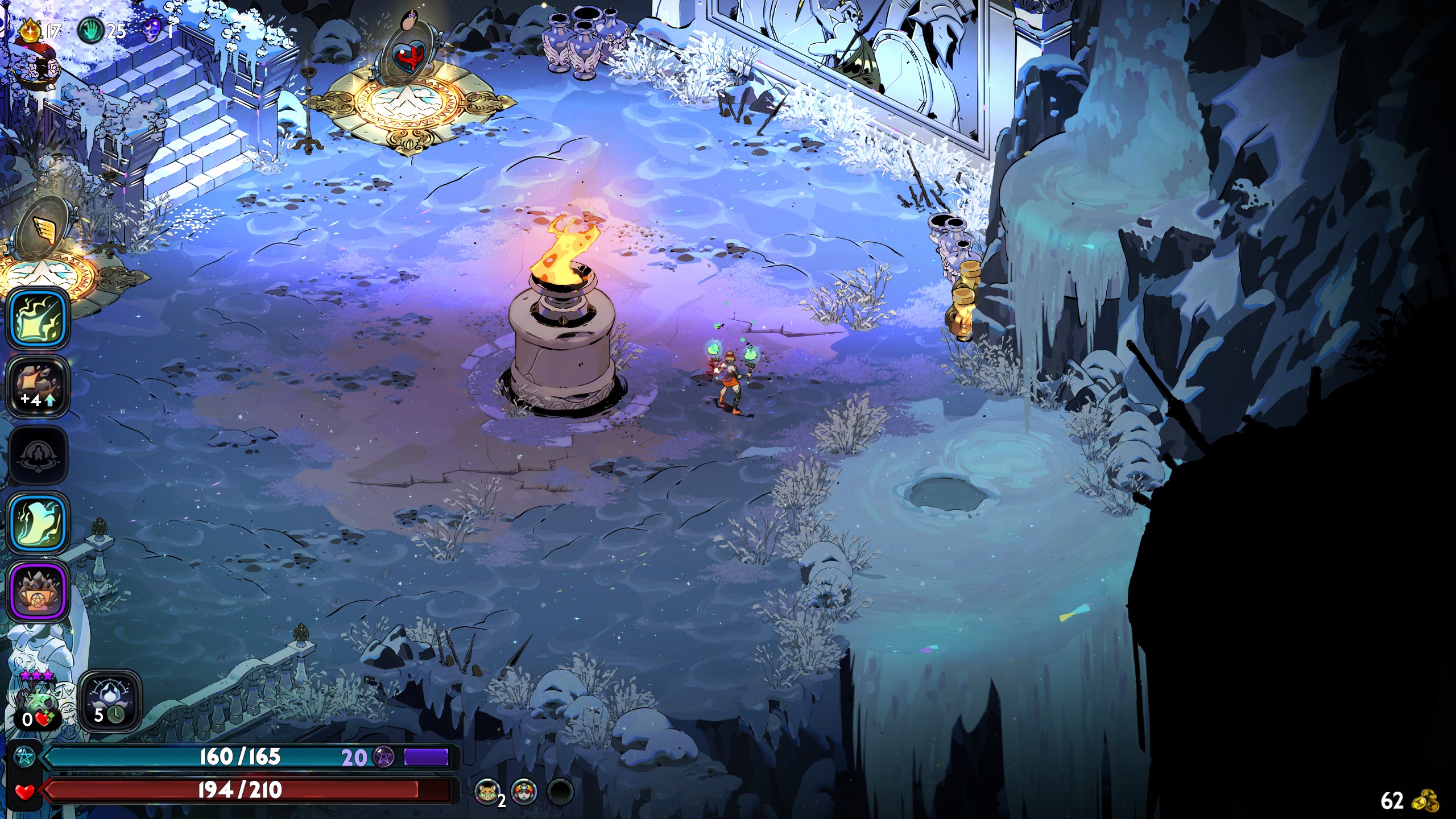The width and height of the screenshot is (1456, 819).
Task: Click the orange cat familiar portrait
Action: (487, 791)
